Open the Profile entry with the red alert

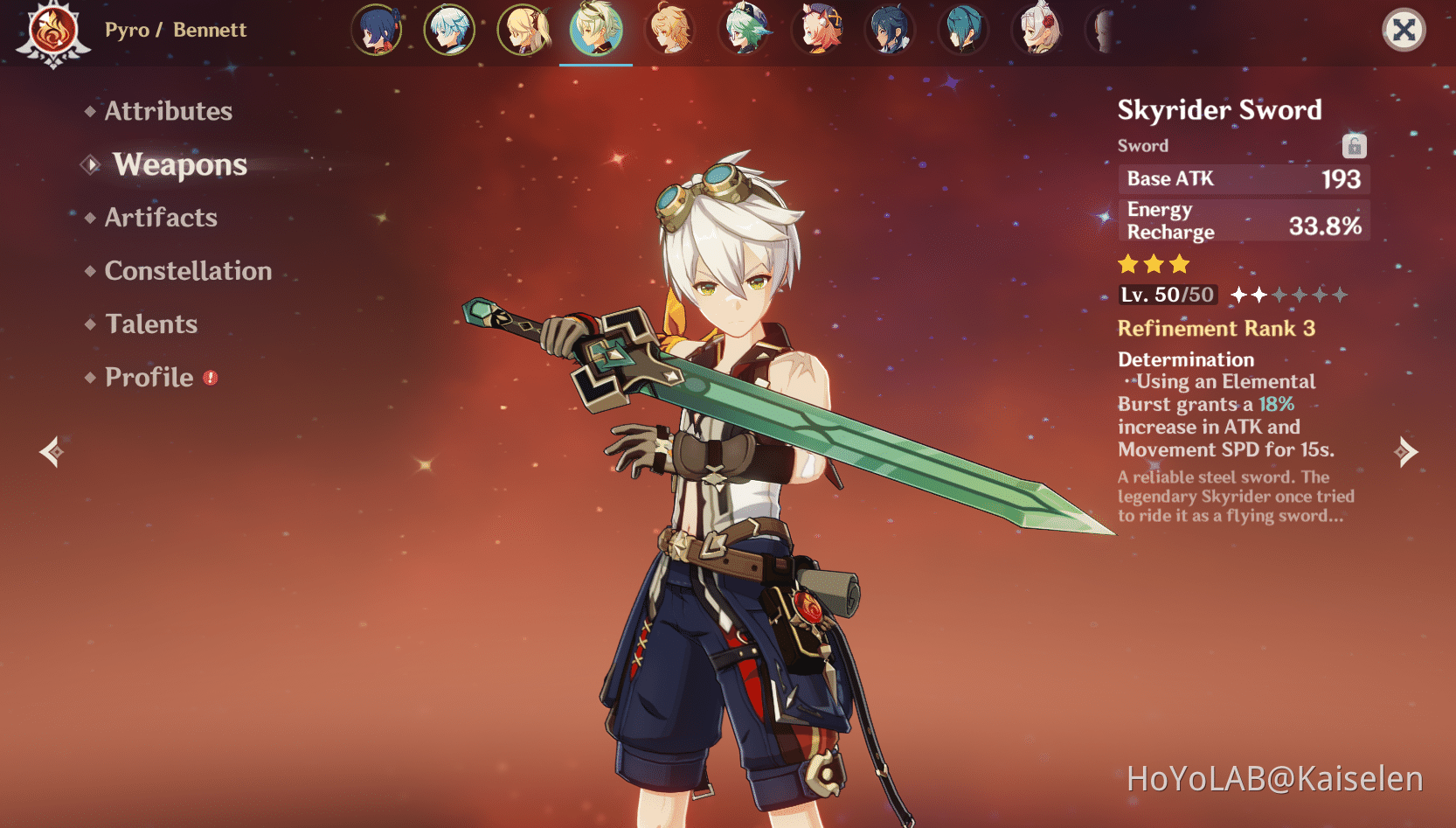[x=149, y=378]
